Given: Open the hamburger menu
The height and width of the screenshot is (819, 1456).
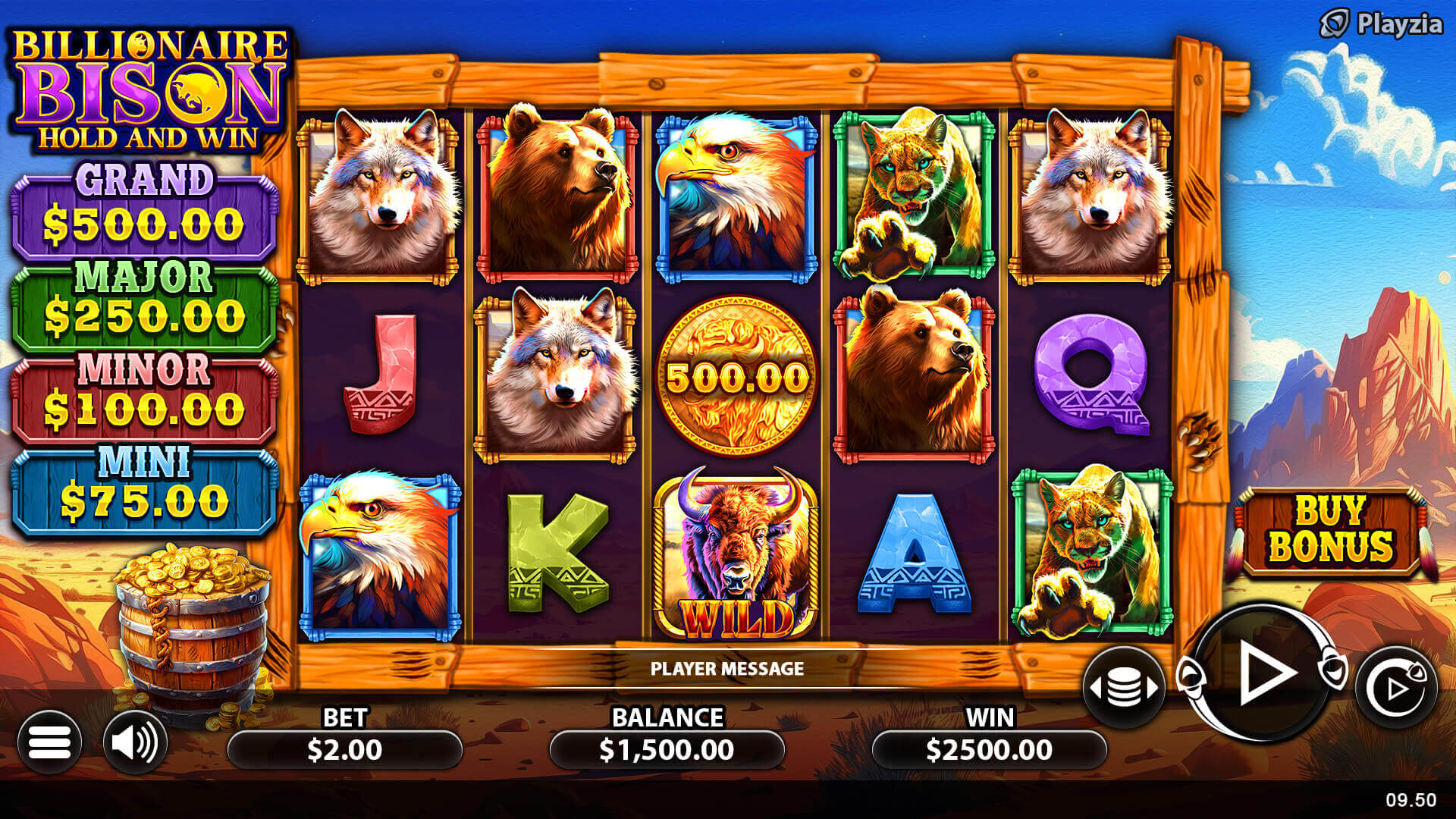Looking at the screenshot, I should (x=49, y=742).
